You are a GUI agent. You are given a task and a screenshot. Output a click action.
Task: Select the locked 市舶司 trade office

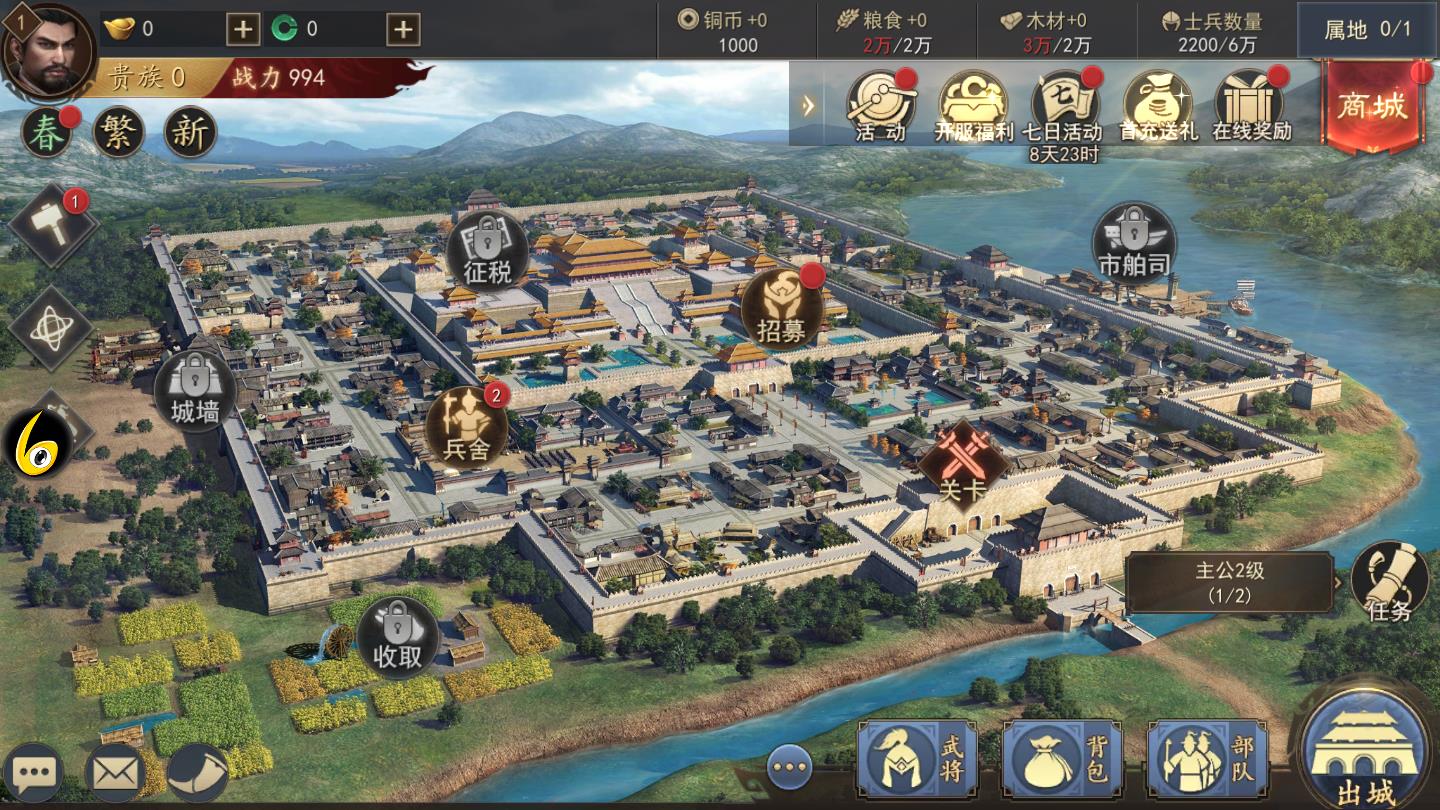click(1134, 243)
